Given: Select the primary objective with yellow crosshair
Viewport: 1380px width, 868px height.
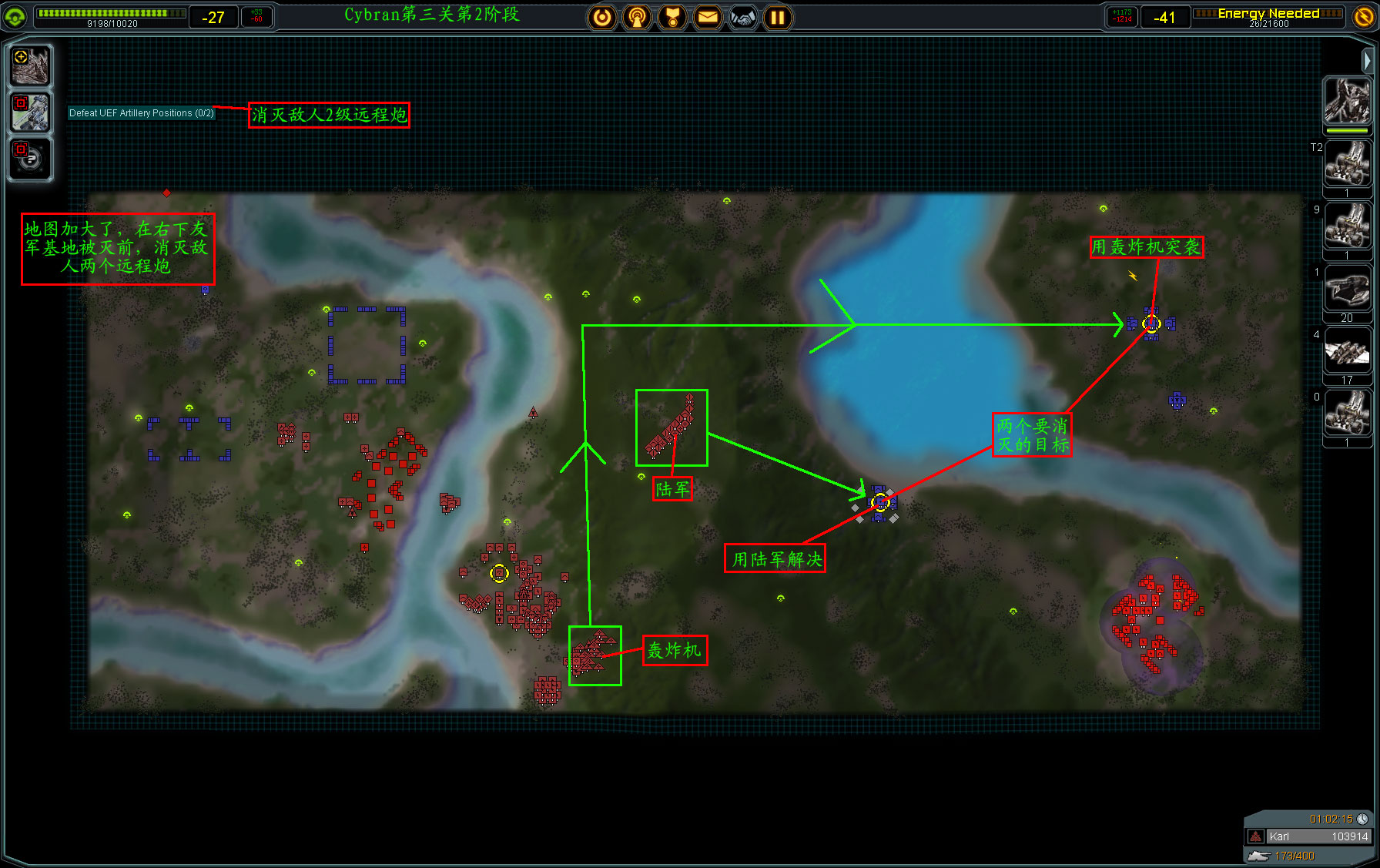Looking at the screenshot, I should (31, 65).
